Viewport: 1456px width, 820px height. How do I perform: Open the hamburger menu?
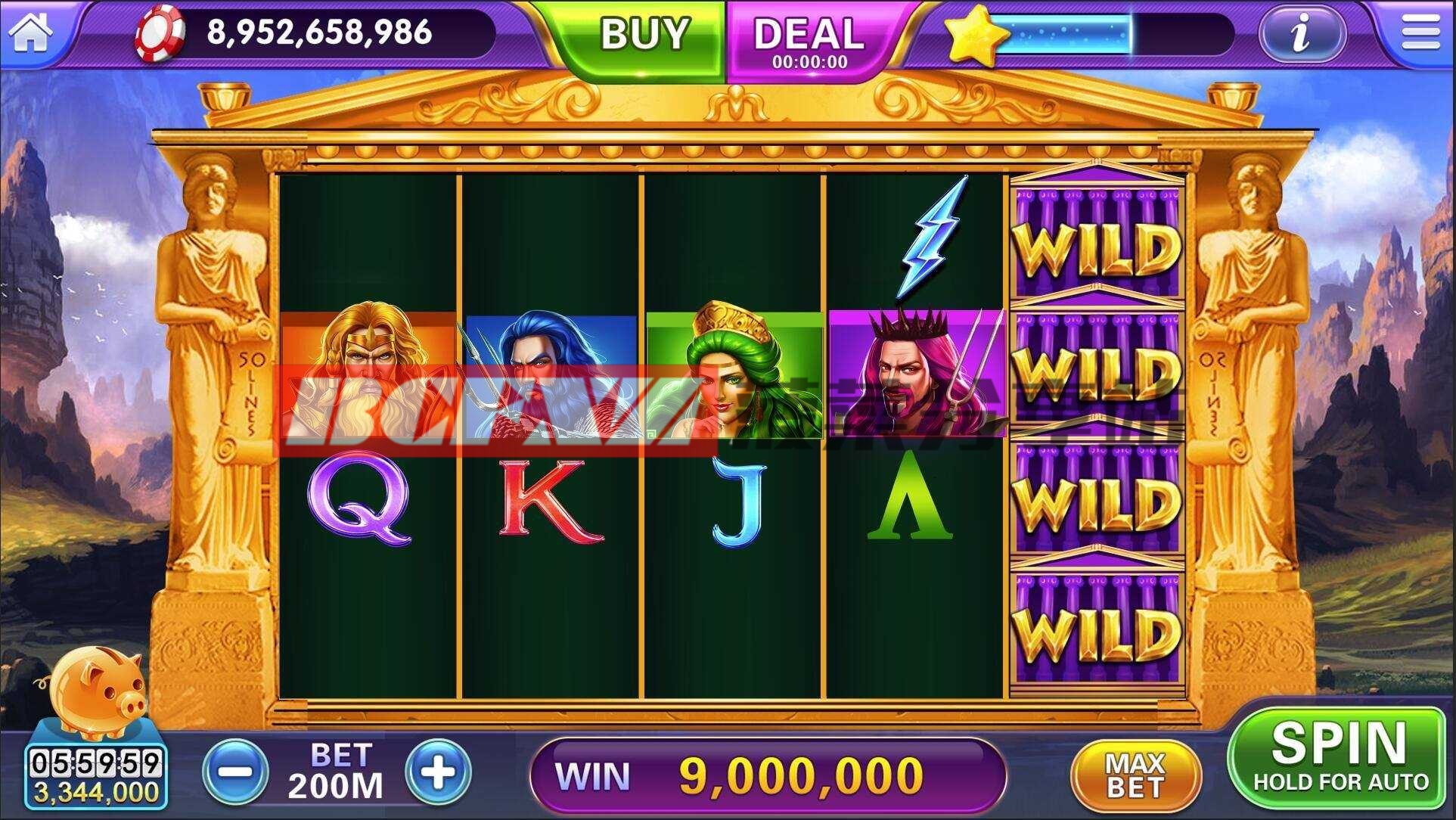(x=1420, y=33)
